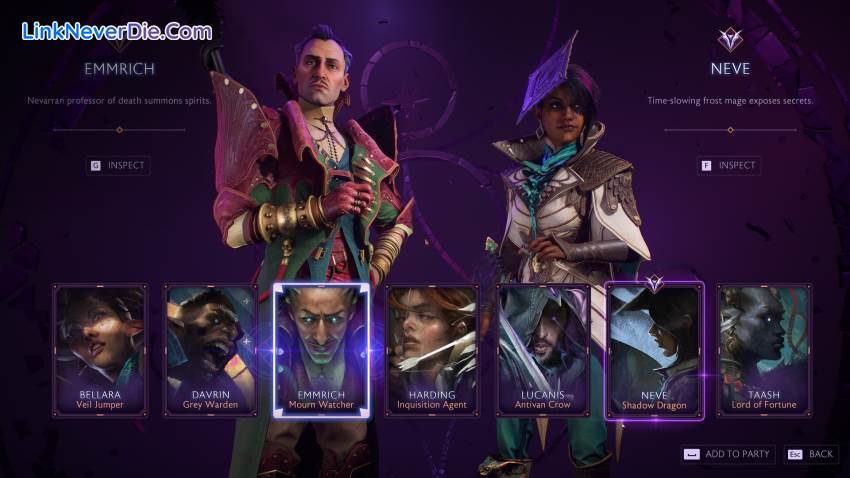The width and height of the screenshot is (850, 478).
Task: Add the selected companion to party
Action: click(727, 454)
